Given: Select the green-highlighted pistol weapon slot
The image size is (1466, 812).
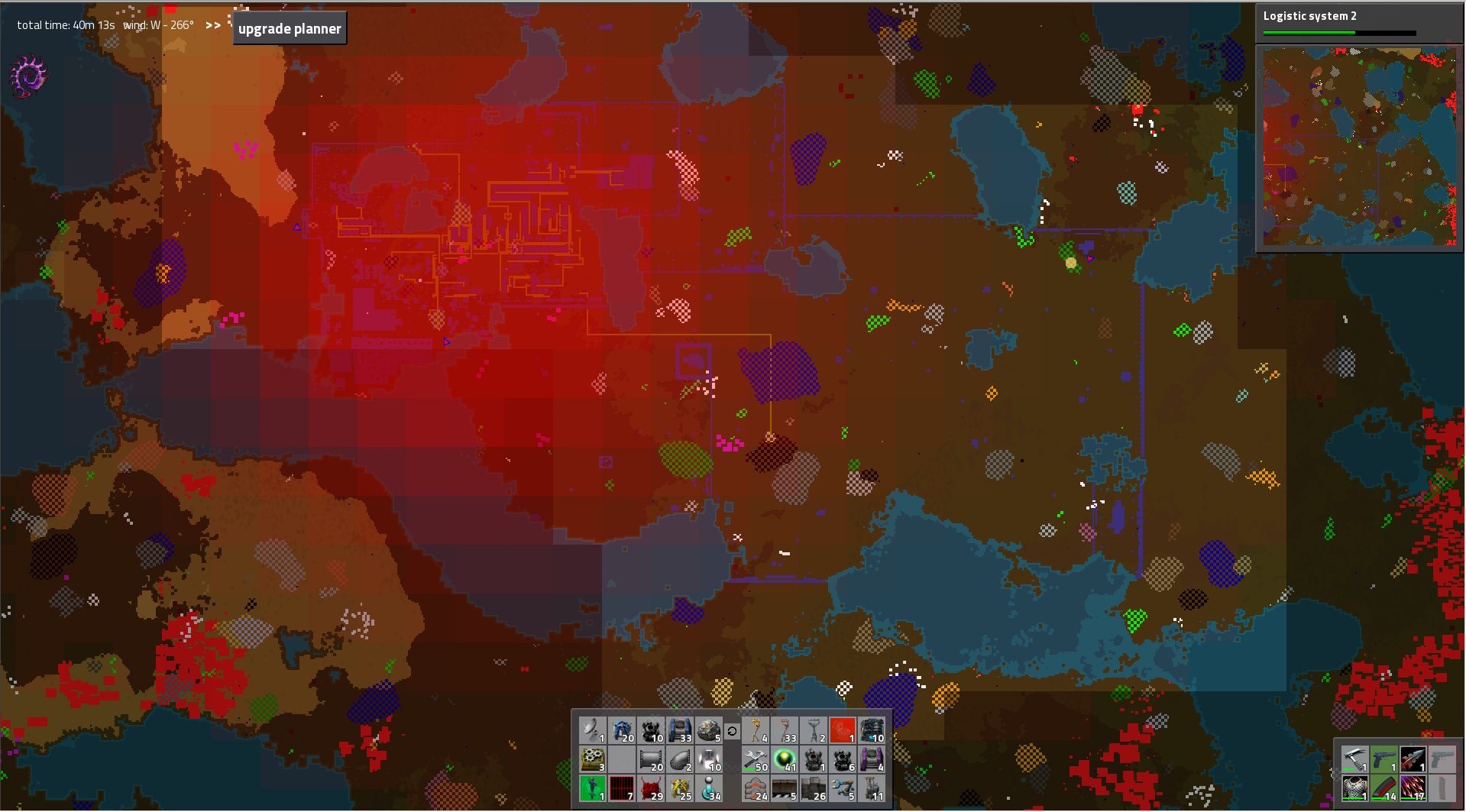Looking at the screenshot, I should [x=1383, y=759].
